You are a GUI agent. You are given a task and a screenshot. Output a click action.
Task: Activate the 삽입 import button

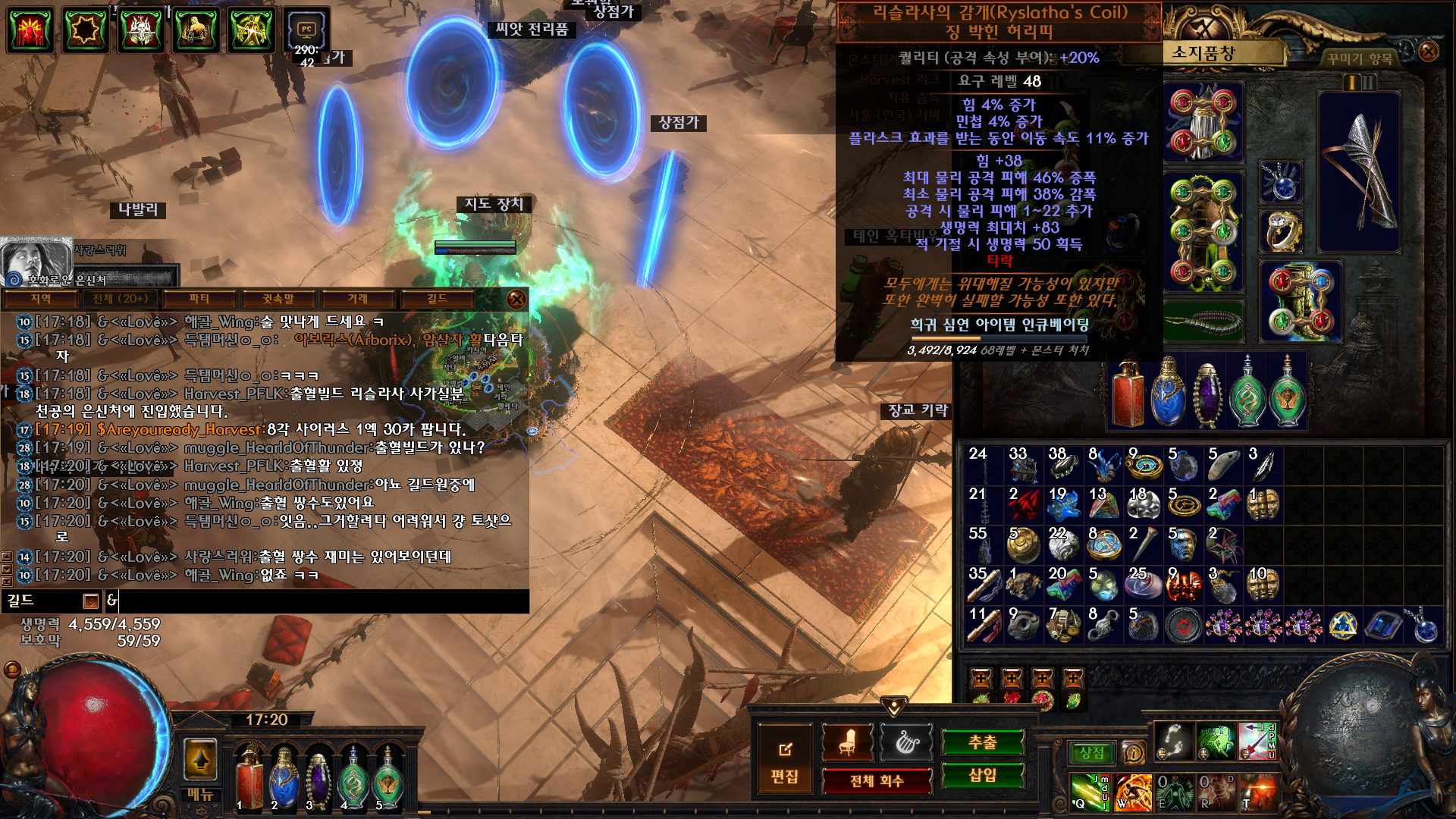(x=982, y=775)
